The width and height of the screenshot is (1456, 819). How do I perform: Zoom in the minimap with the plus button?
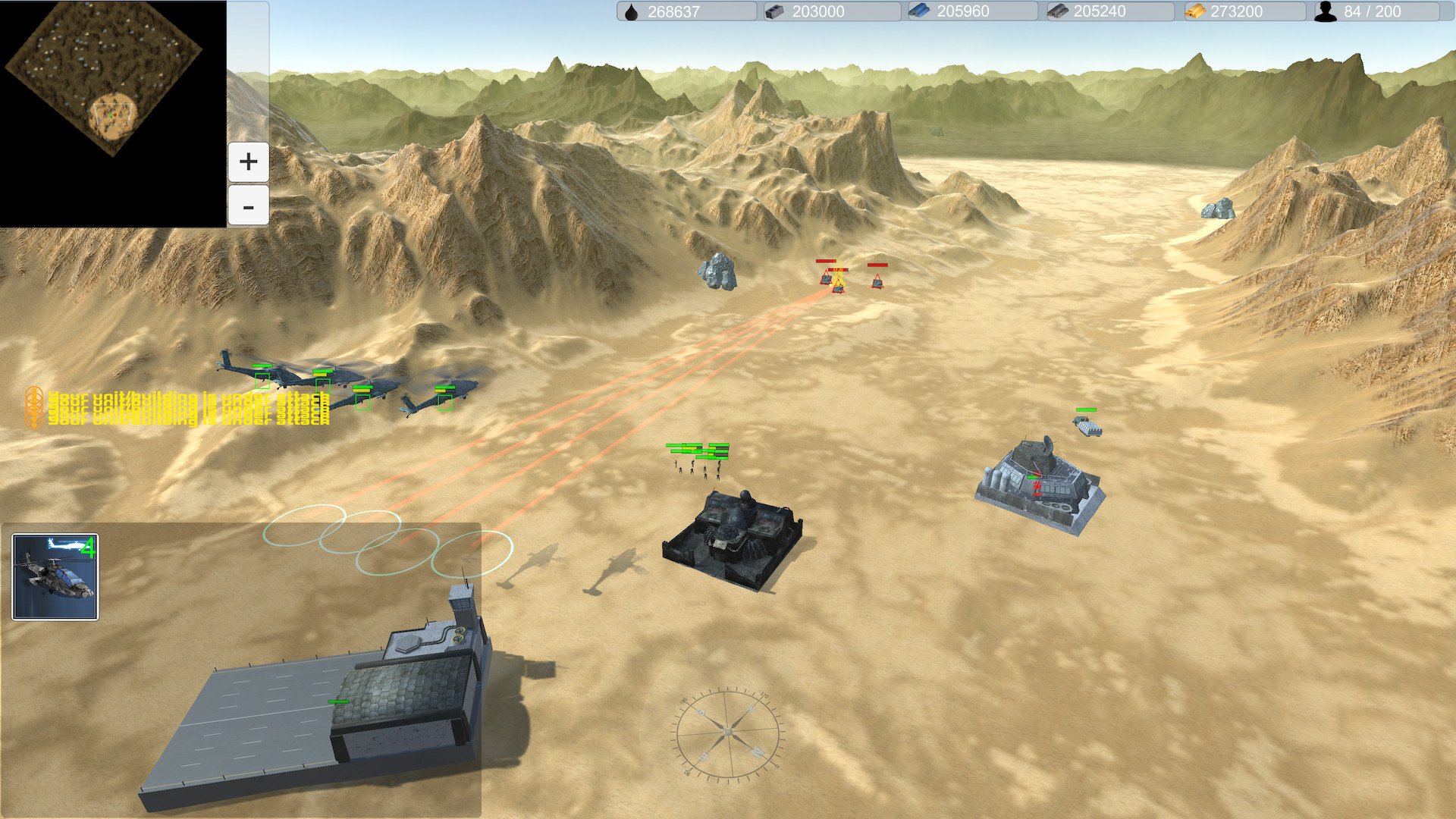(247, 161)
